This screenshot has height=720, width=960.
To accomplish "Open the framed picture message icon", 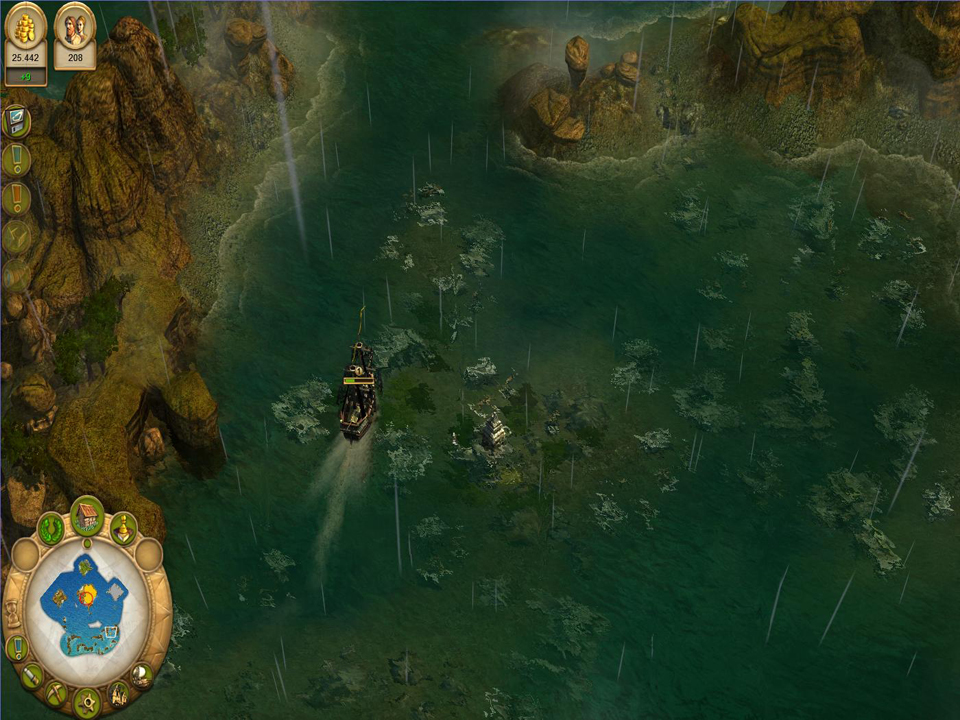I will (16, 121).
